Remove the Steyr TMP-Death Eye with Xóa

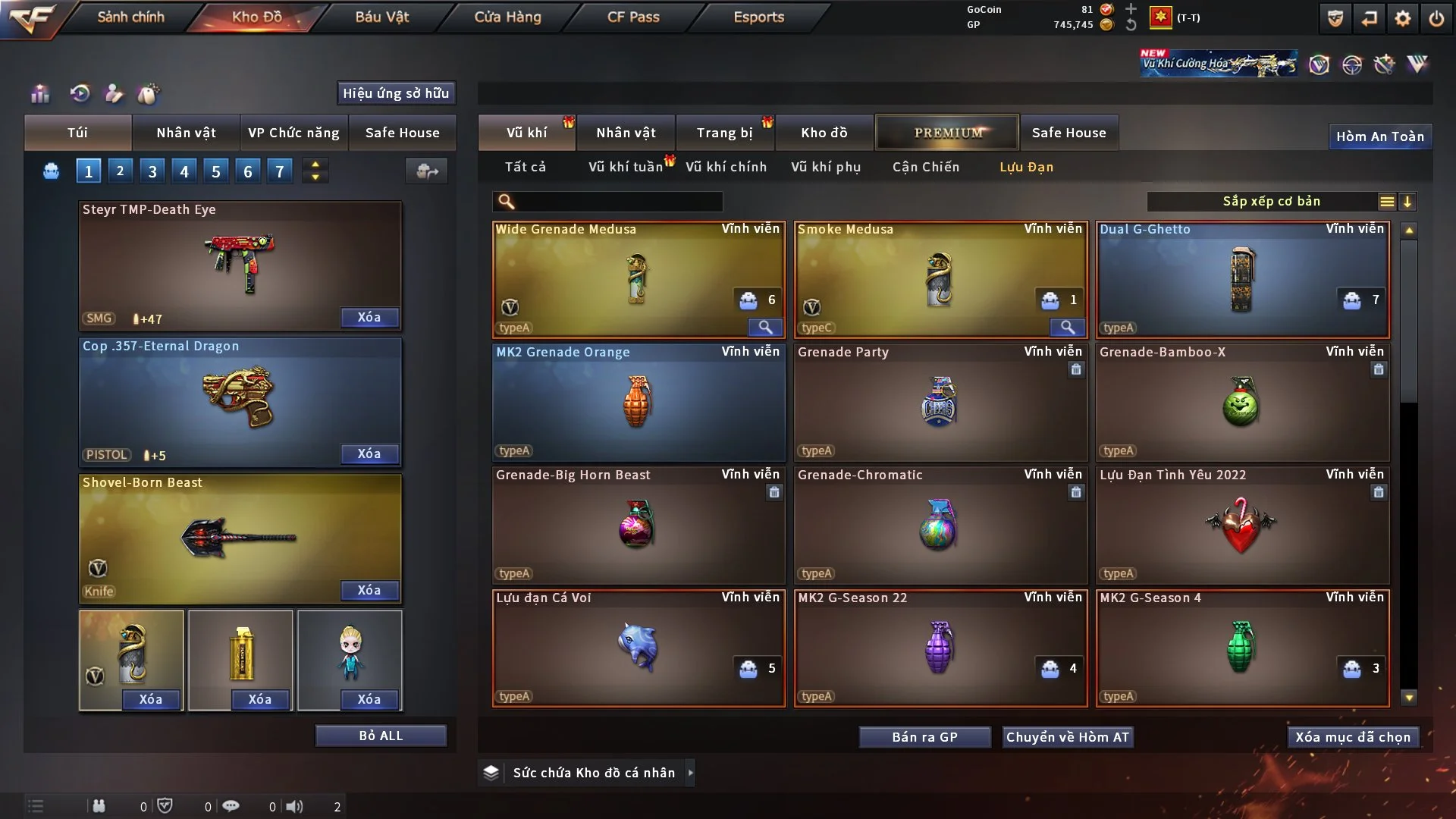click(369, 317)
